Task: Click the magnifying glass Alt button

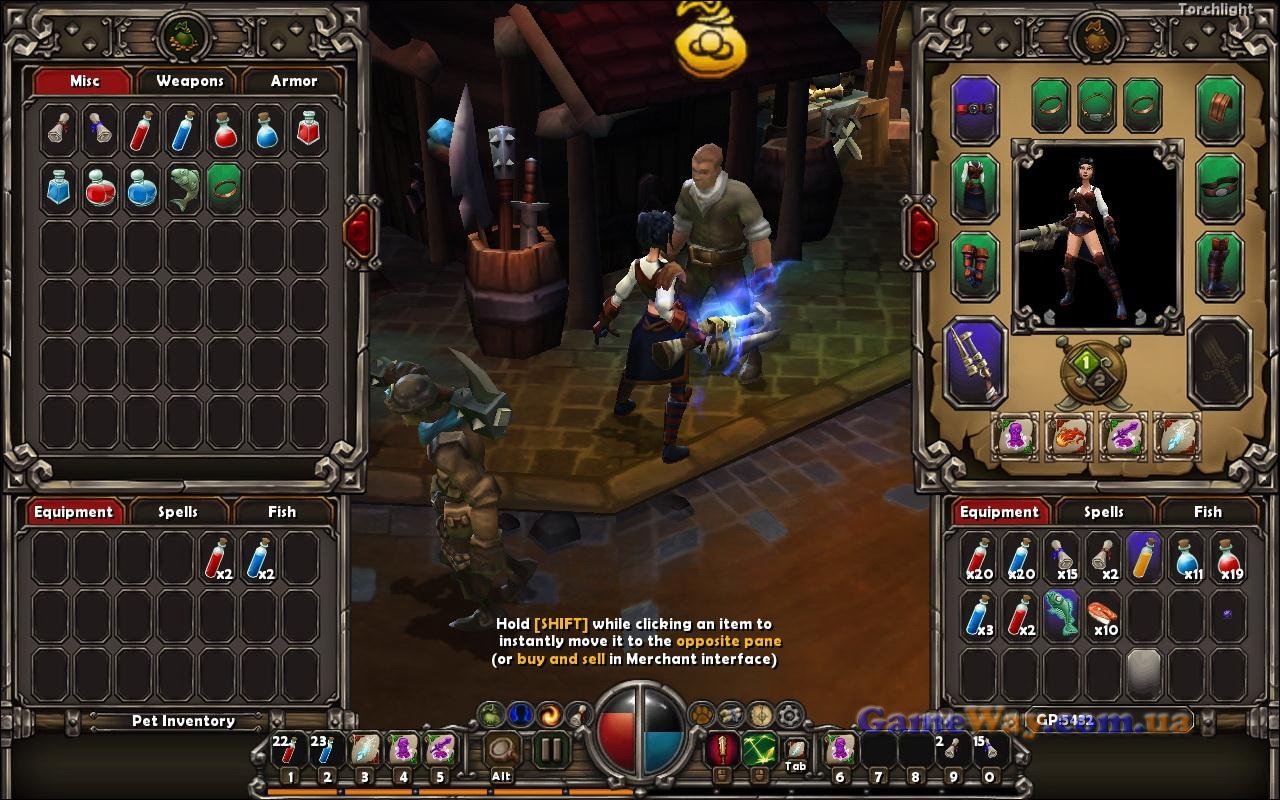Action: (x=502, y=750)
